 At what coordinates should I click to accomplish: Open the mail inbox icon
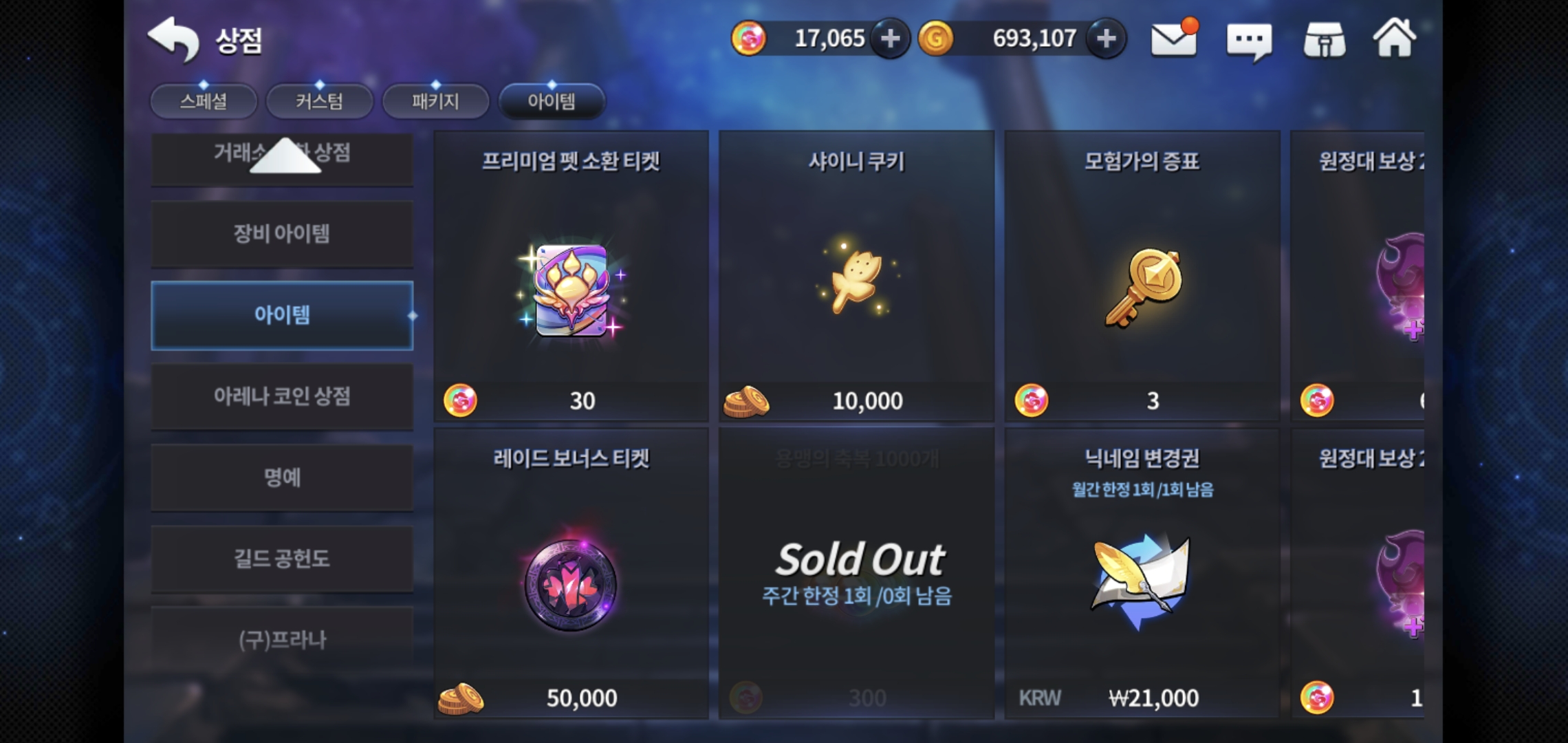[x=1173, y=40]
